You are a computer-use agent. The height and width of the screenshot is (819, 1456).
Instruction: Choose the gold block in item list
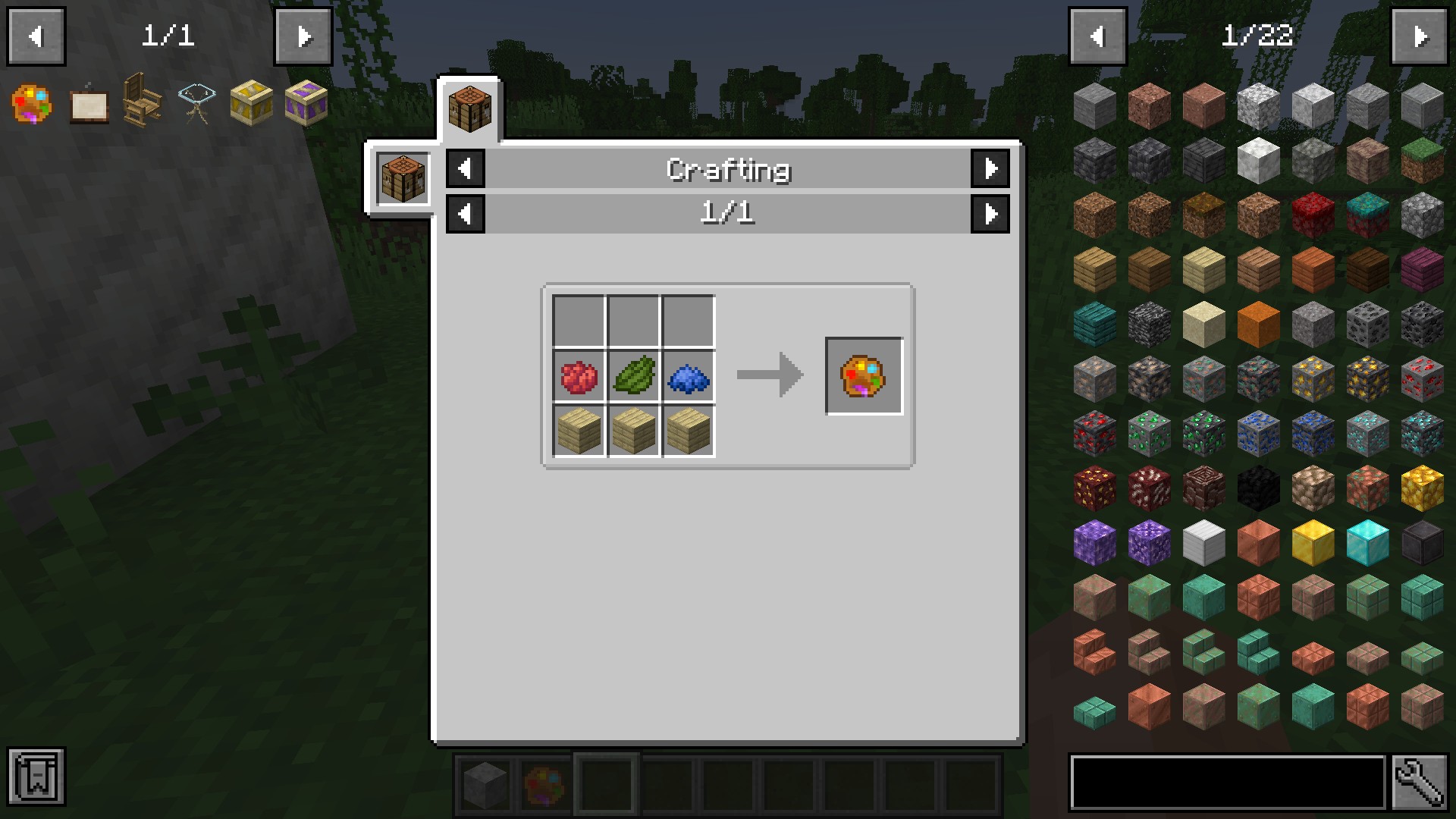(x=1313, y=543)
